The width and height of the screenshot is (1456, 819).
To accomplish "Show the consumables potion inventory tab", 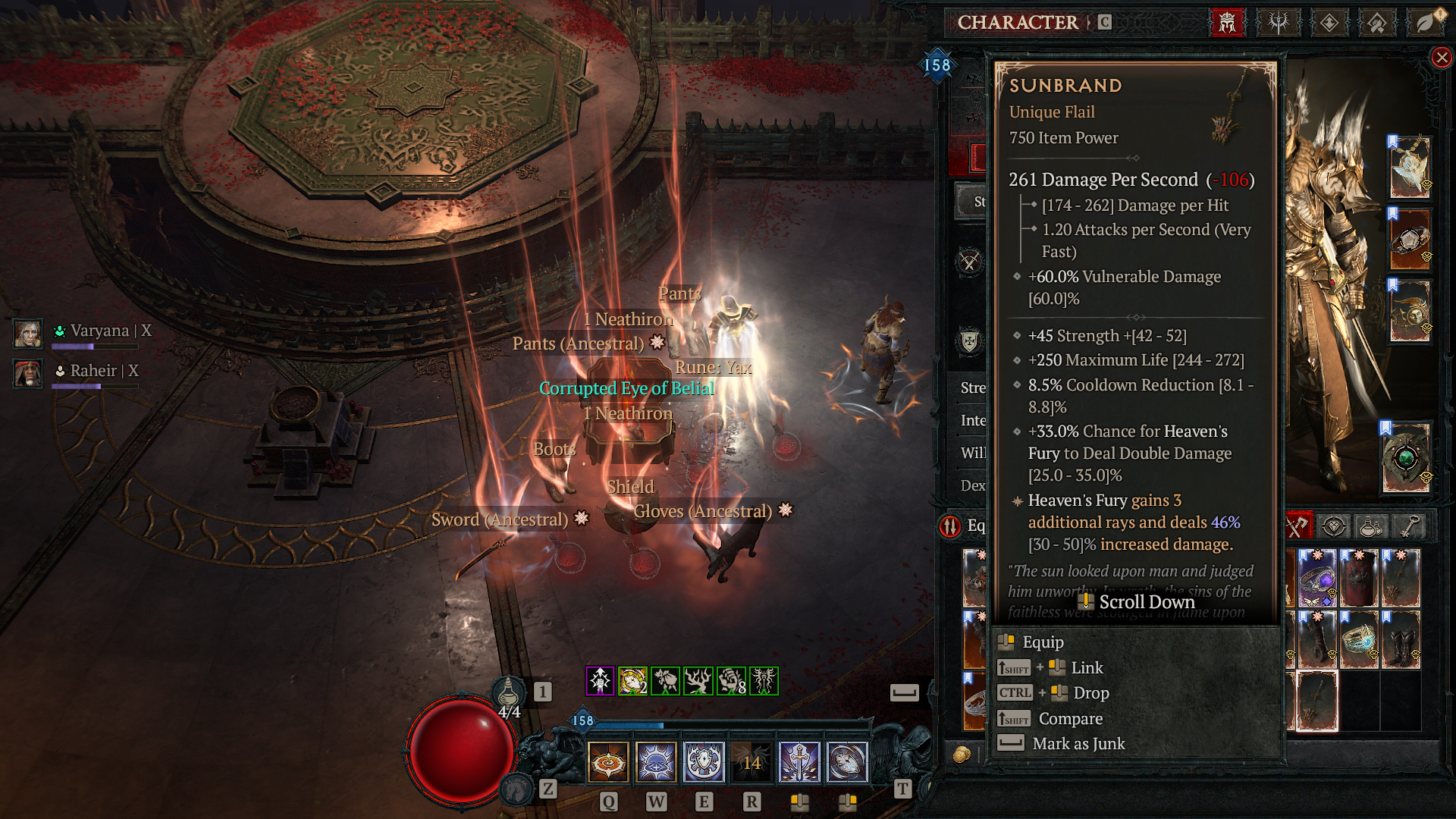I will 1371,526.
